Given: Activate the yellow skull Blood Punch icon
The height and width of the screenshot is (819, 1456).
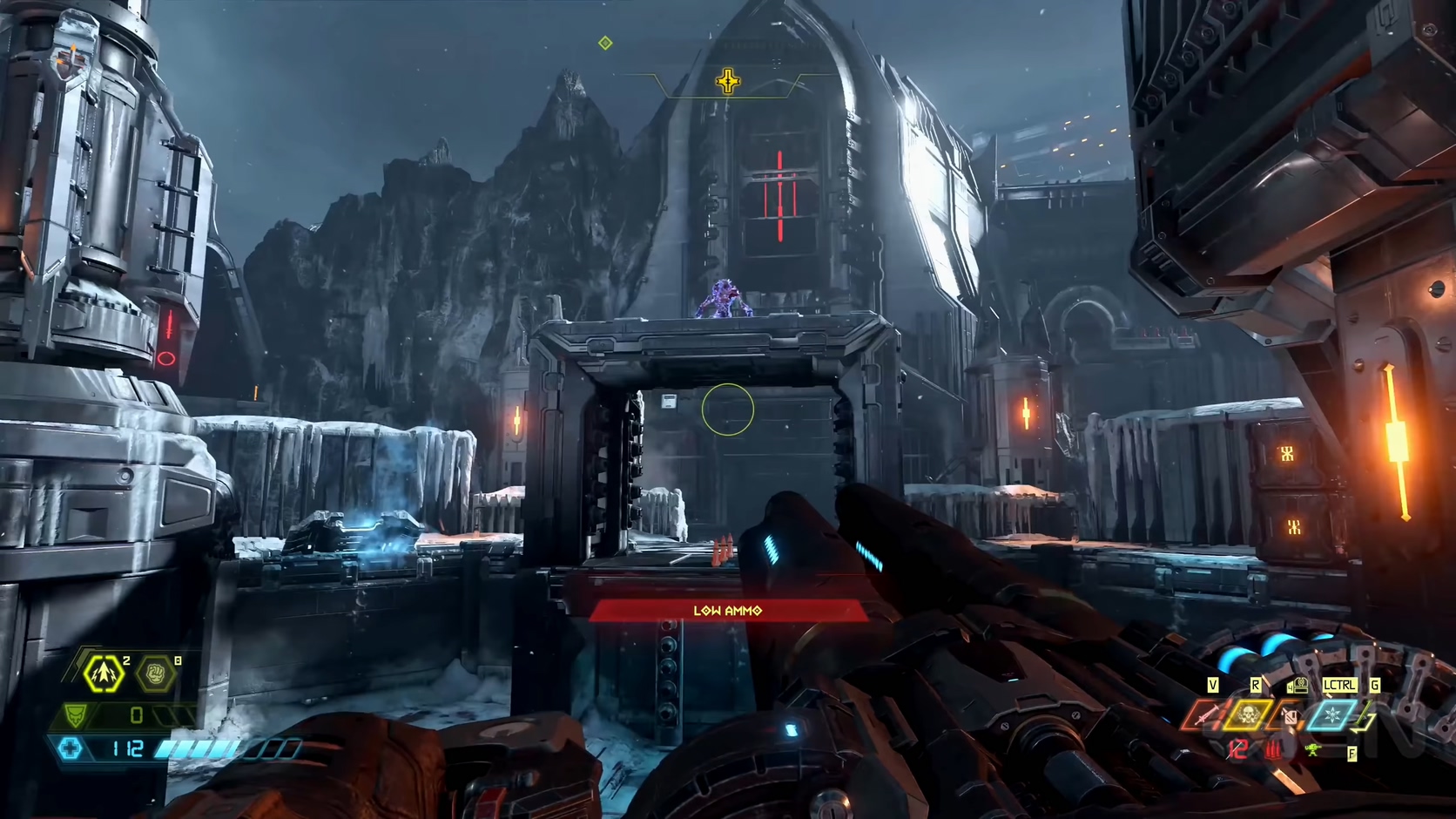Looking at the screenshot, I should coord(1248,716).
